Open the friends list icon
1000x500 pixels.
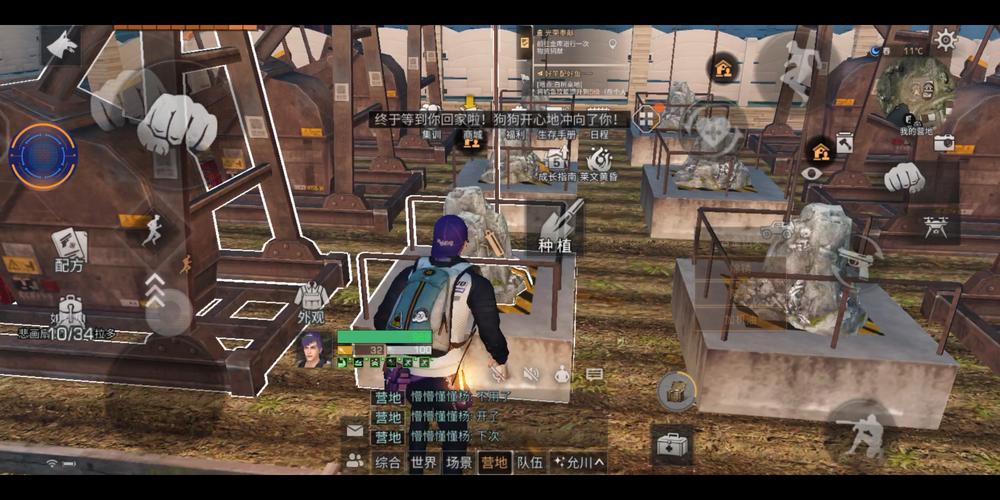(x=354, y=462)
